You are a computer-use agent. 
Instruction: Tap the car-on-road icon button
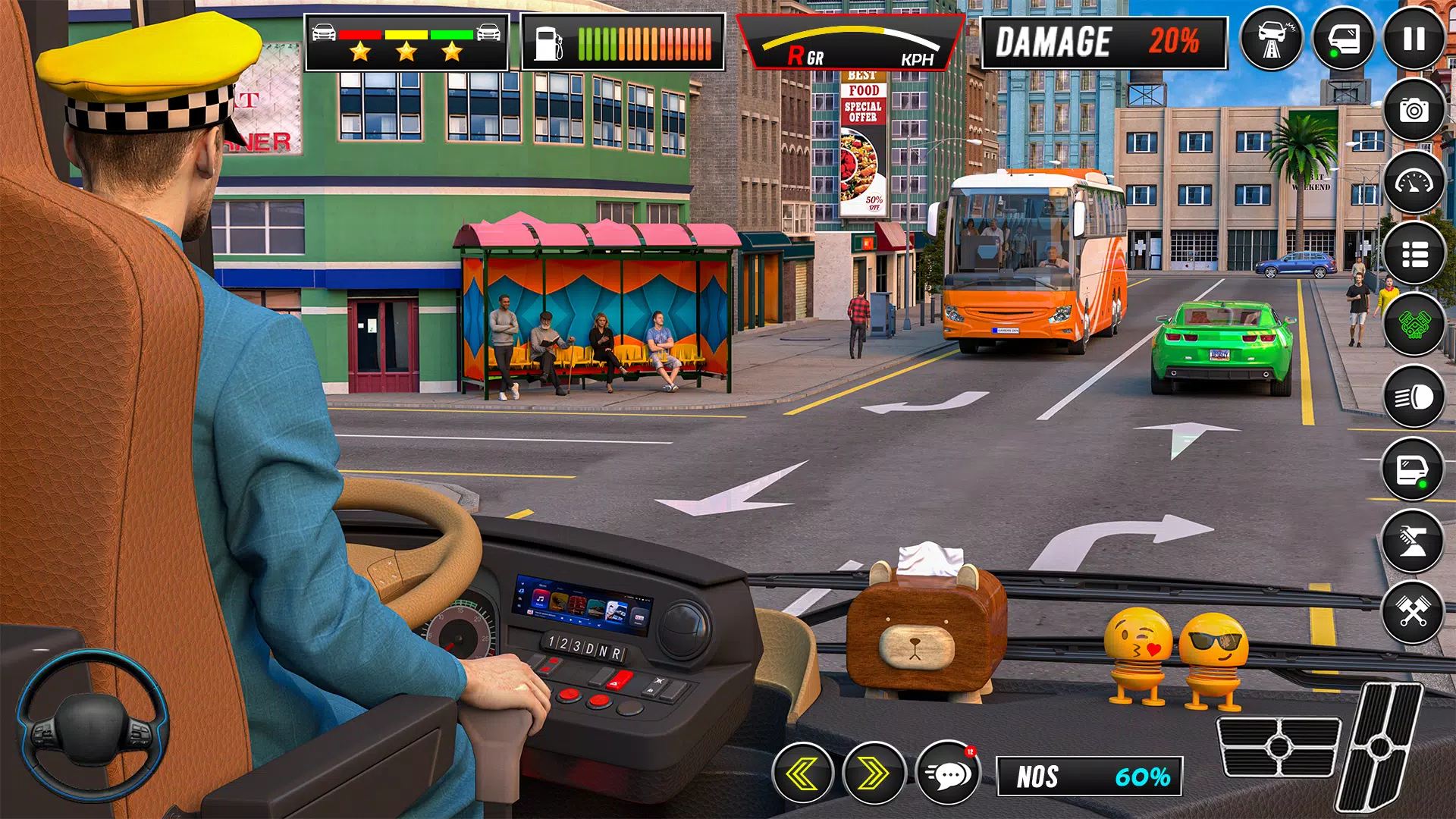pyautogui.click(x=1272, y=39)
